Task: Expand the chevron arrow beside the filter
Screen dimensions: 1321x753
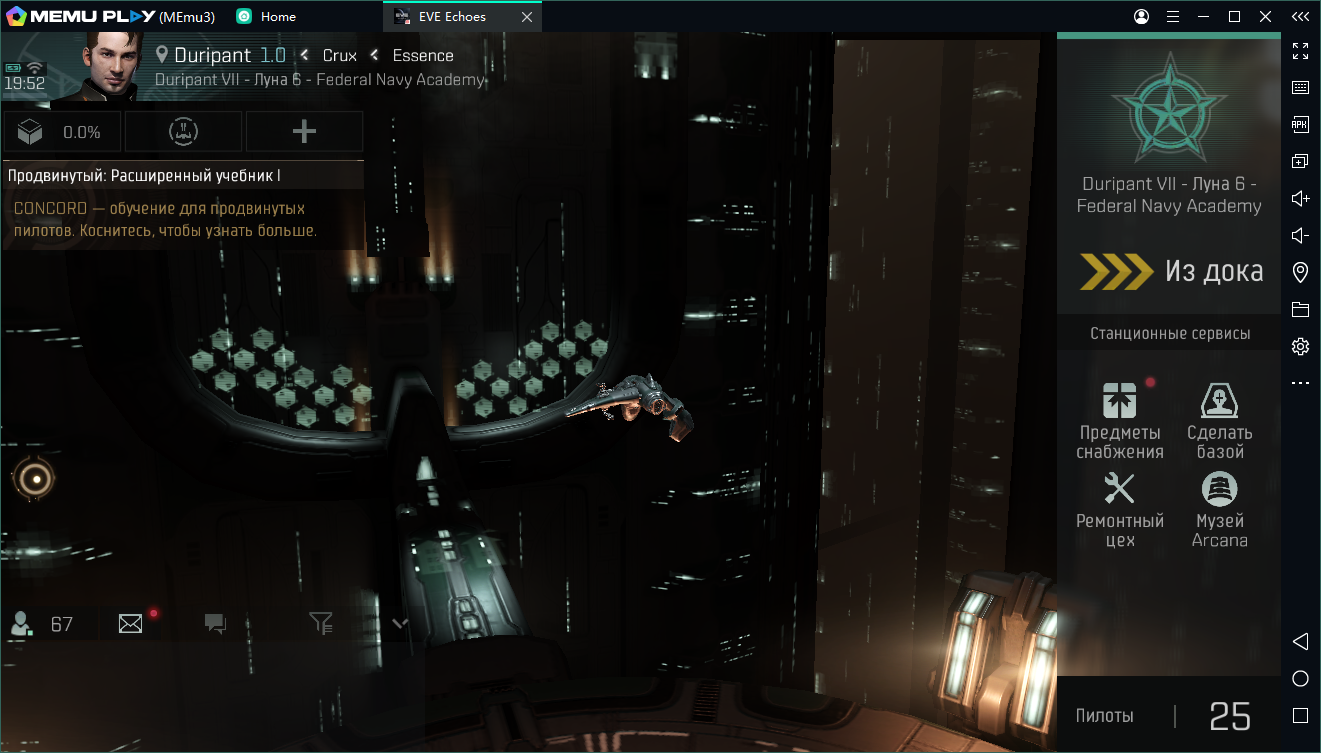Action: [x=400, y=624]
